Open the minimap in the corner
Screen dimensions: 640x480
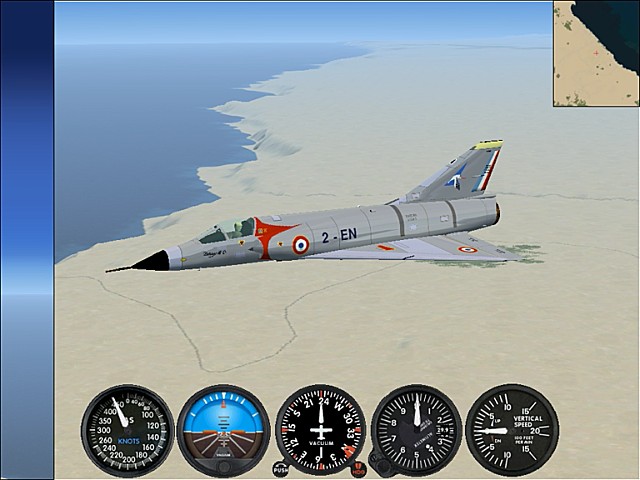[596, 53]
